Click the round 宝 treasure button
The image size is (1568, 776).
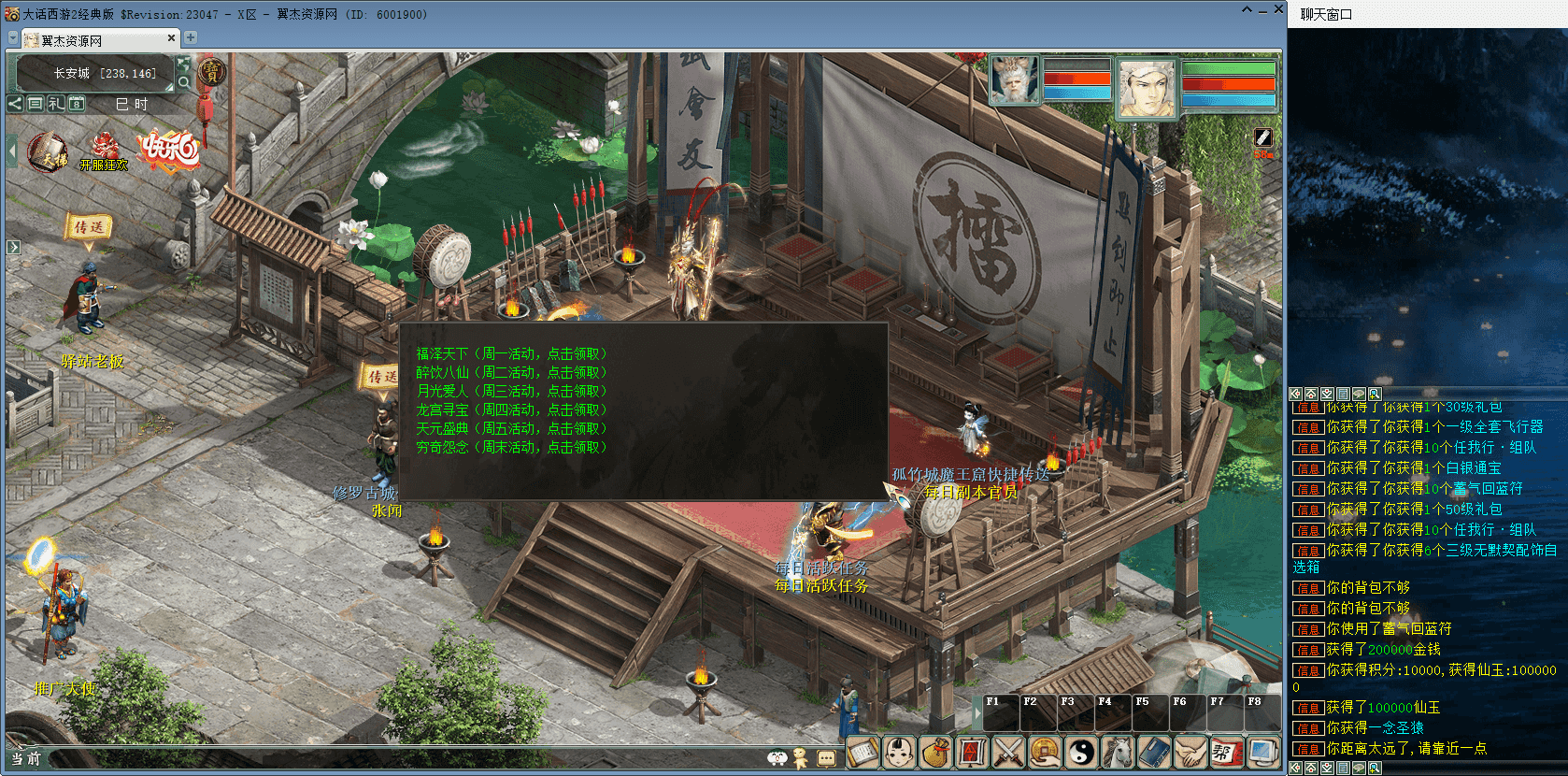pos(212,71)
